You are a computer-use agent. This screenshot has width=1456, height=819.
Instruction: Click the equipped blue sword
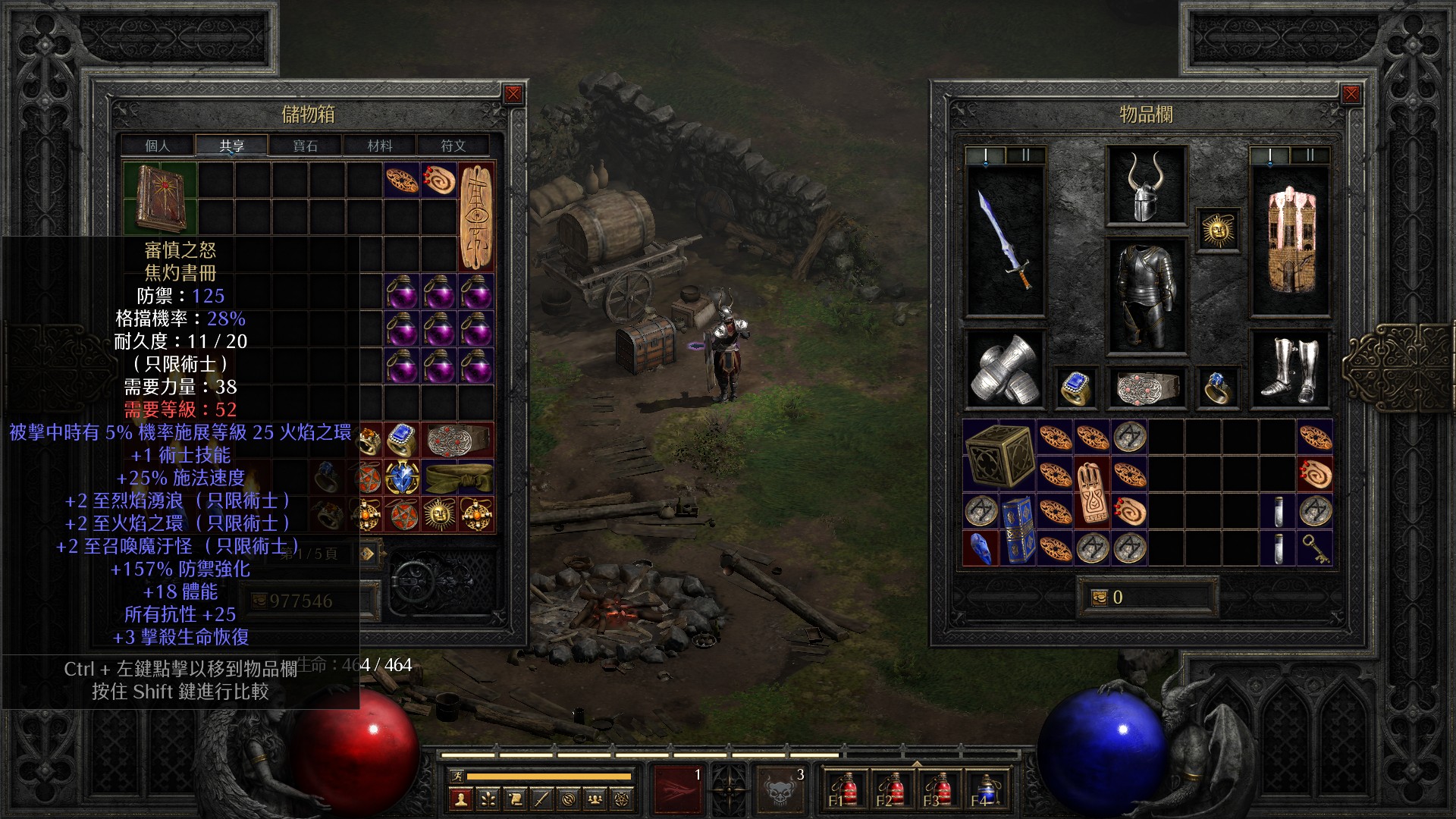(x=1005, y=240)
